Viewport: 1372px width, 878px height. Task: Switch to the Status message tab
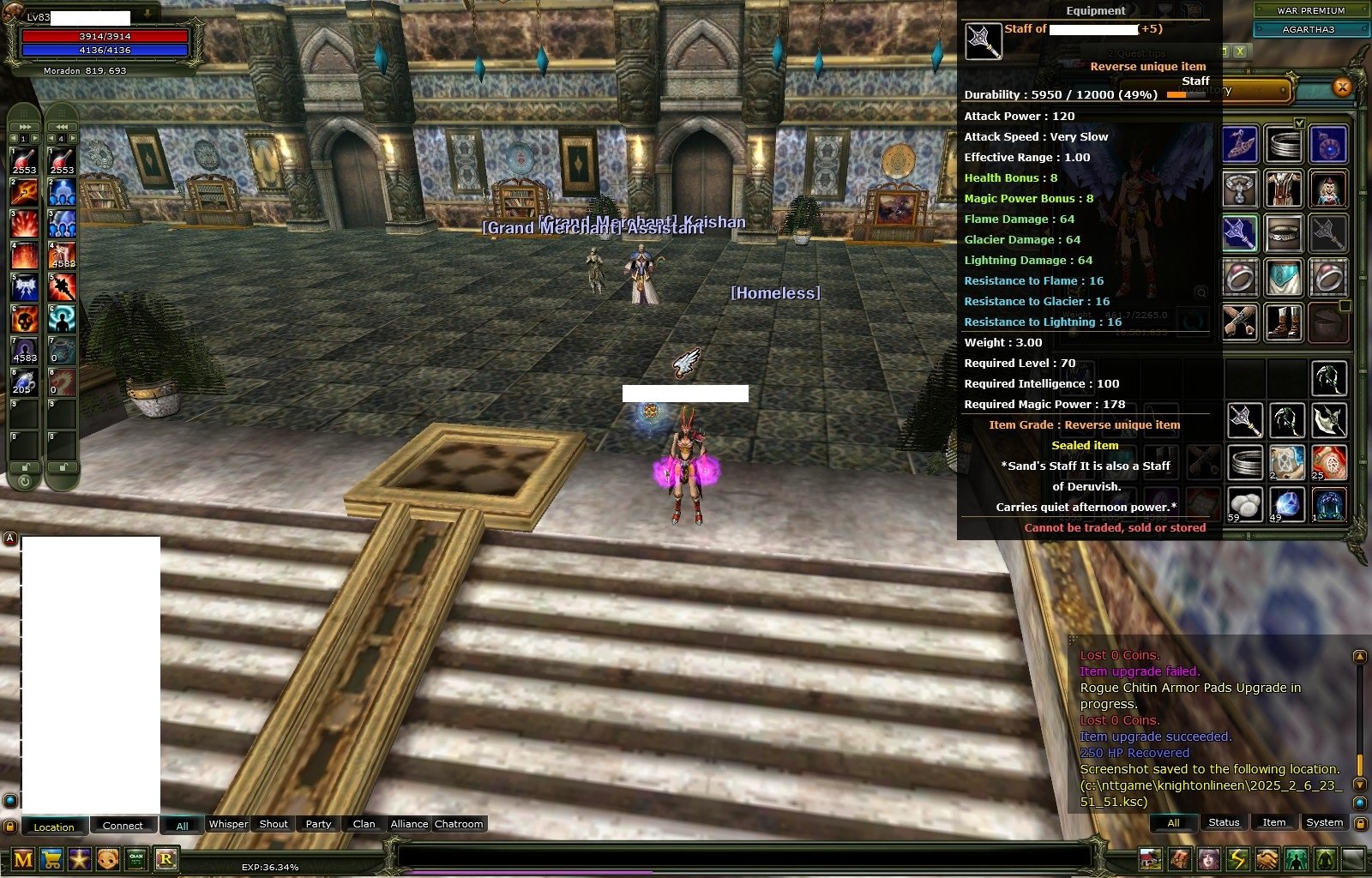tap(1224, 823)
